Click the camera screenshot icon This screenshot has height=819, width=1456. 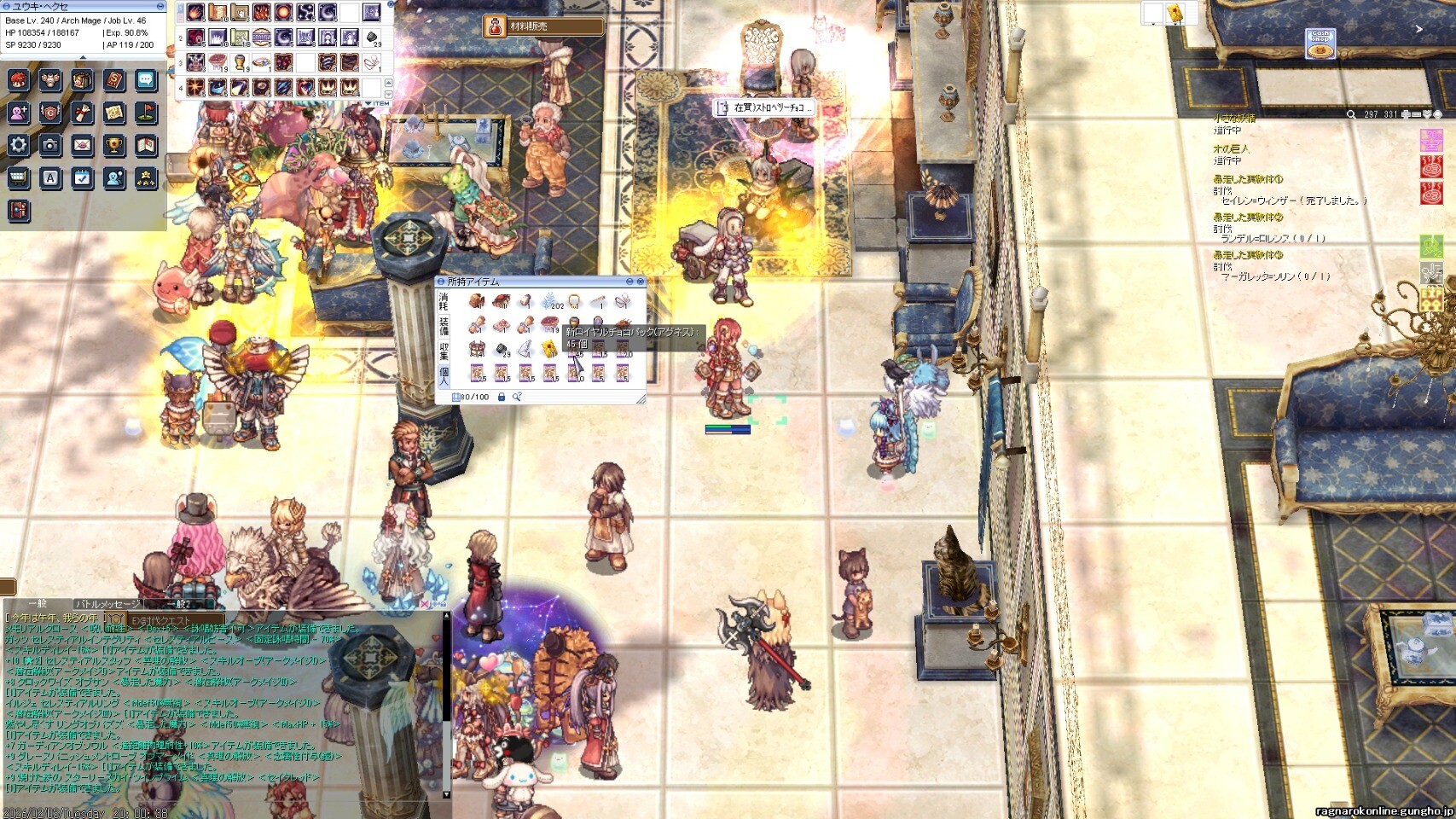point(50,145)
